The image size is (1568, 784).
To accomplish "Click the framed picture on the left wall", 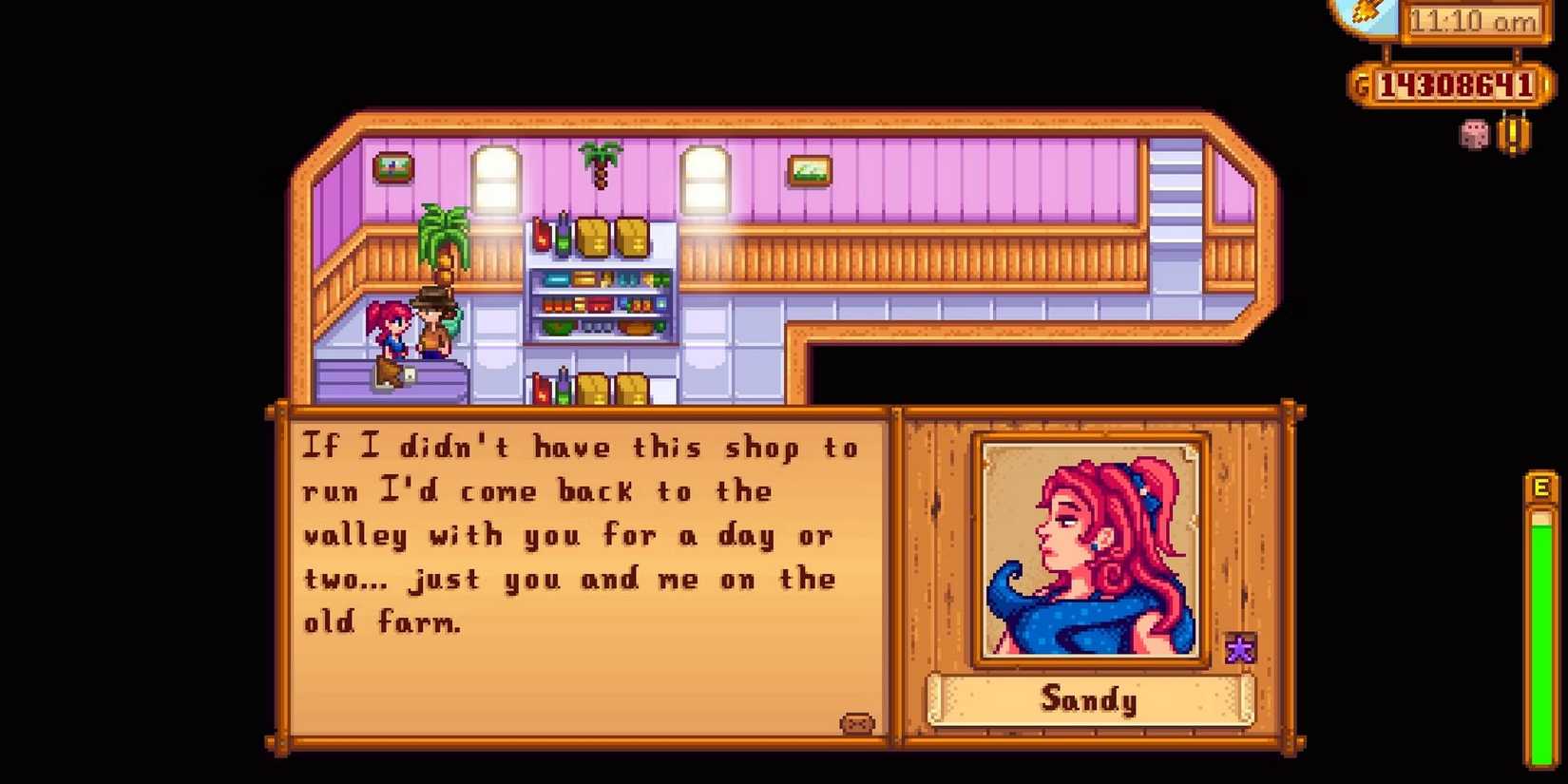I will (x=392, y=168).
